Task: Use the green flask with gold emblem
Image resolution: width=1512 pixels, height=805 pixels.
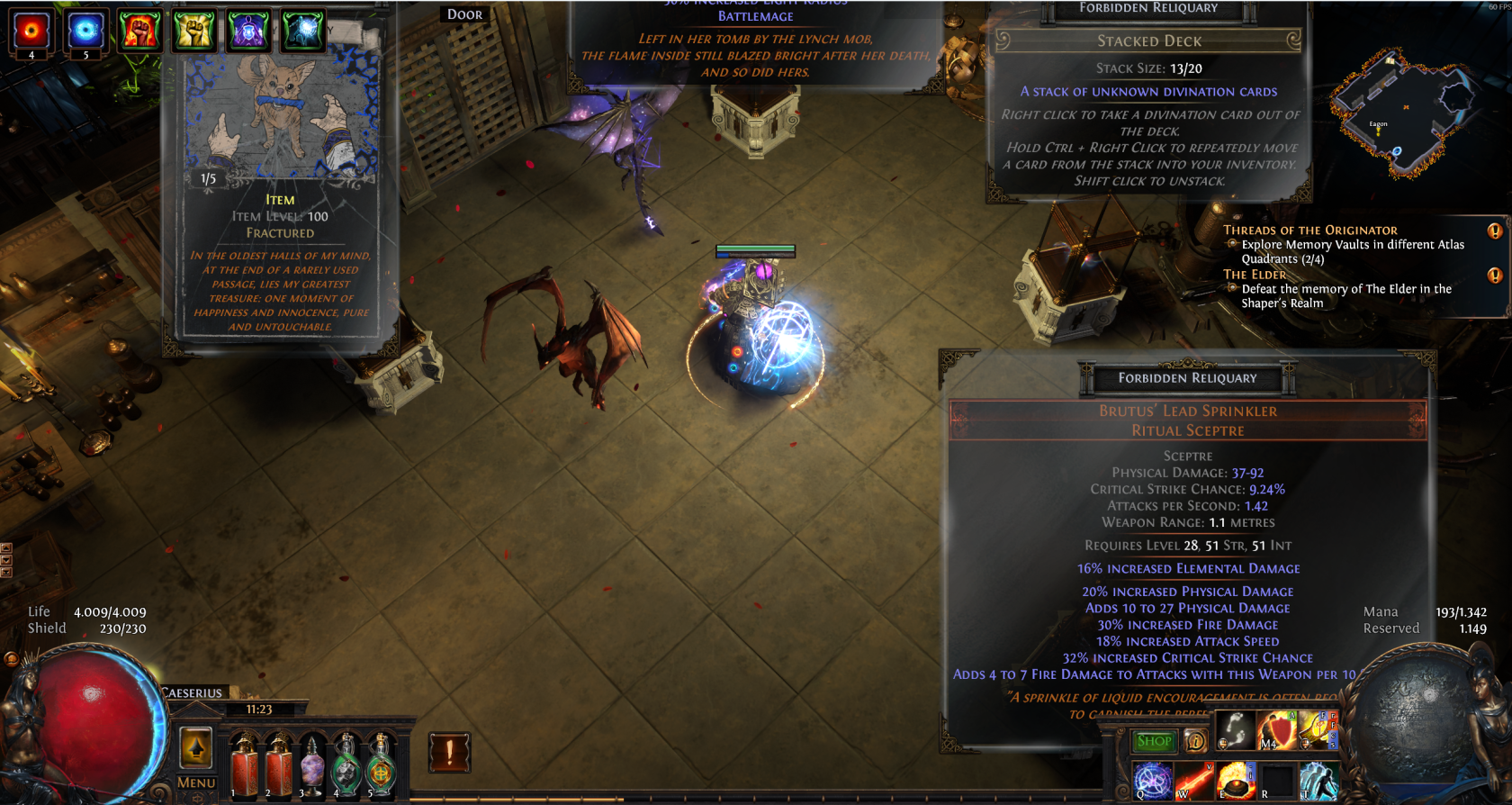Action: 381,764
